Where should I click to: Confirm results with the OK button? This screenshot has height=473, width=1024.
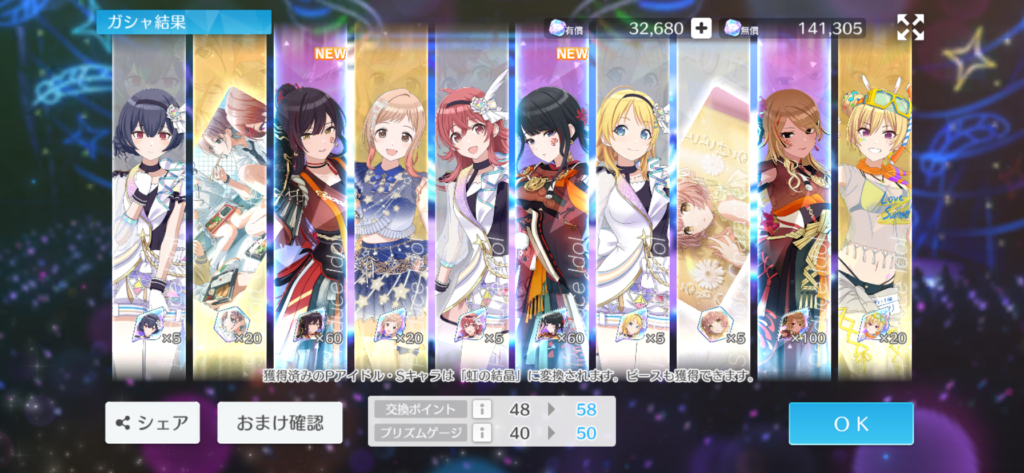[850, 423]
